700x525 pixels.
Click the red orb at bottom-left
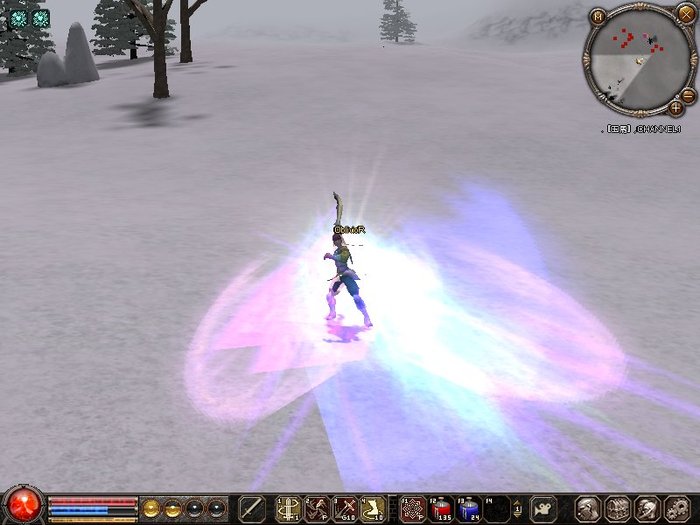coord(22,505)
